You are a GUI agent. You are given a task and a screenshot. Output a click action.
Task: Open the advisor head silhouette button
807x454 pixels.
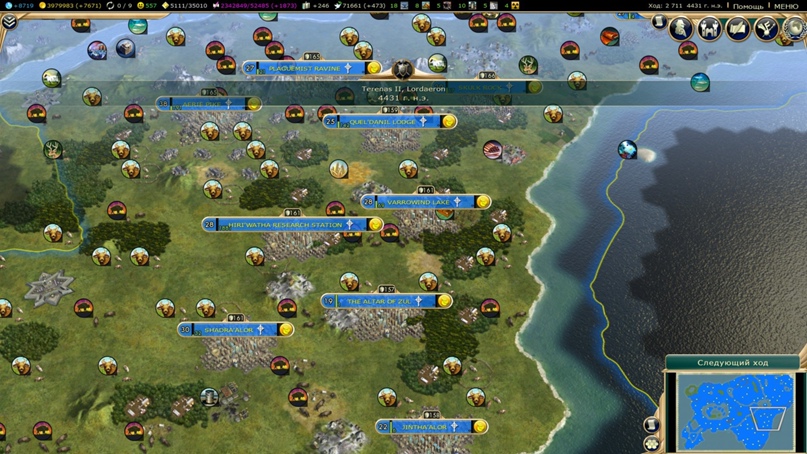click(683, 27)
